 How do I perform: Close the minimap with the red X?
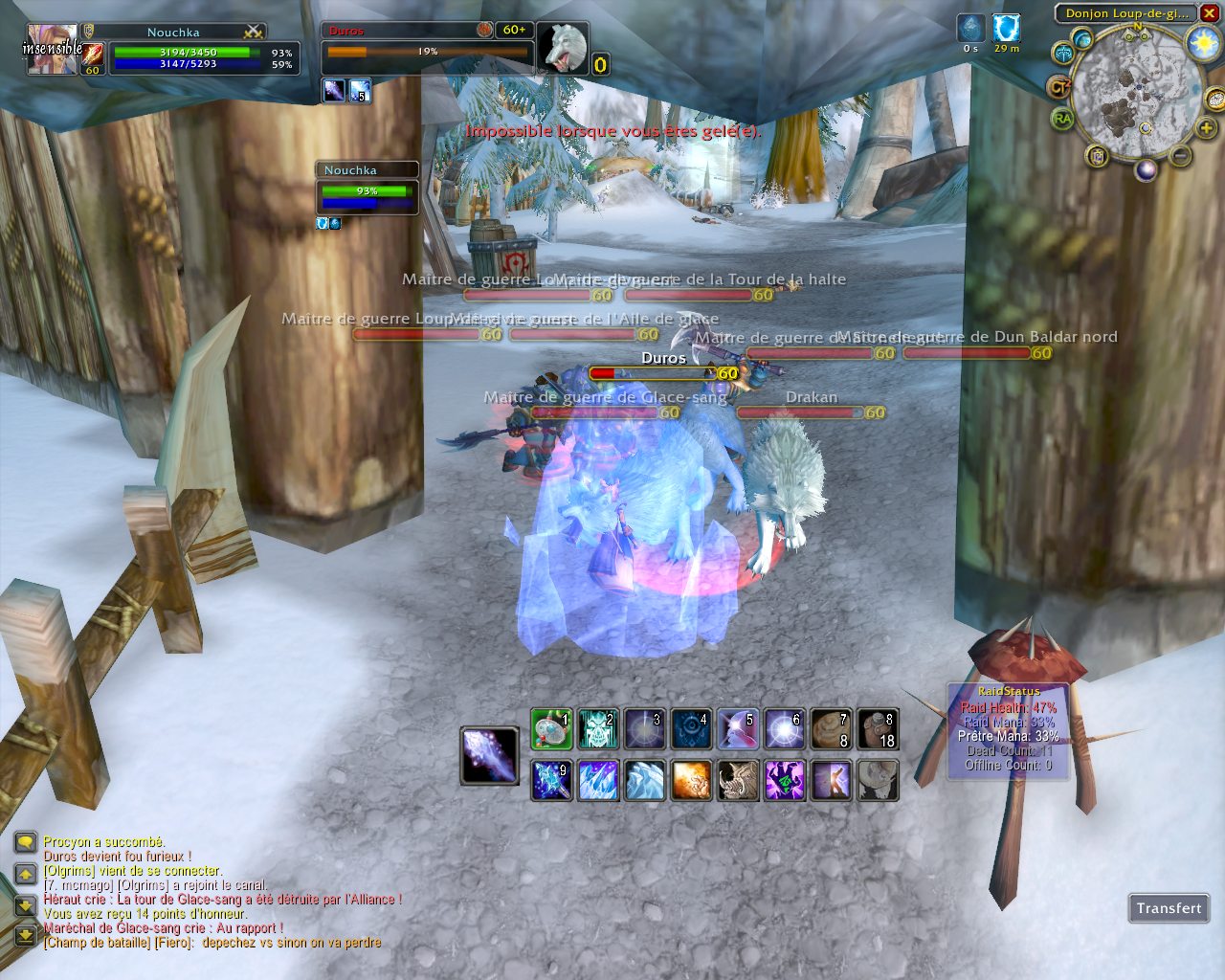point(1209,13)
